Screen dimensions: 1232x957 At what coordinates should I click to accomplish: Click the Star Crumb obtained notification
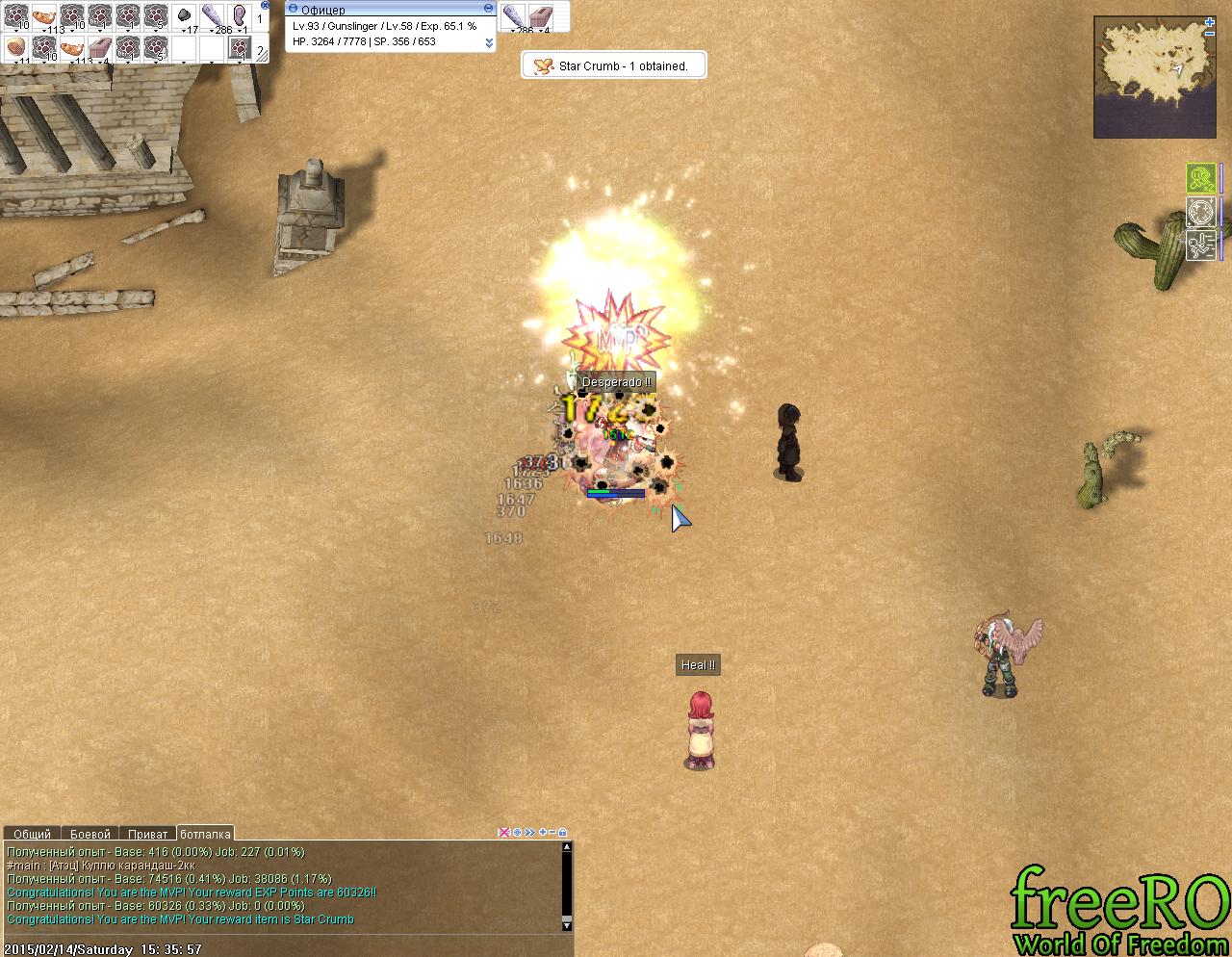coord(614,65)
